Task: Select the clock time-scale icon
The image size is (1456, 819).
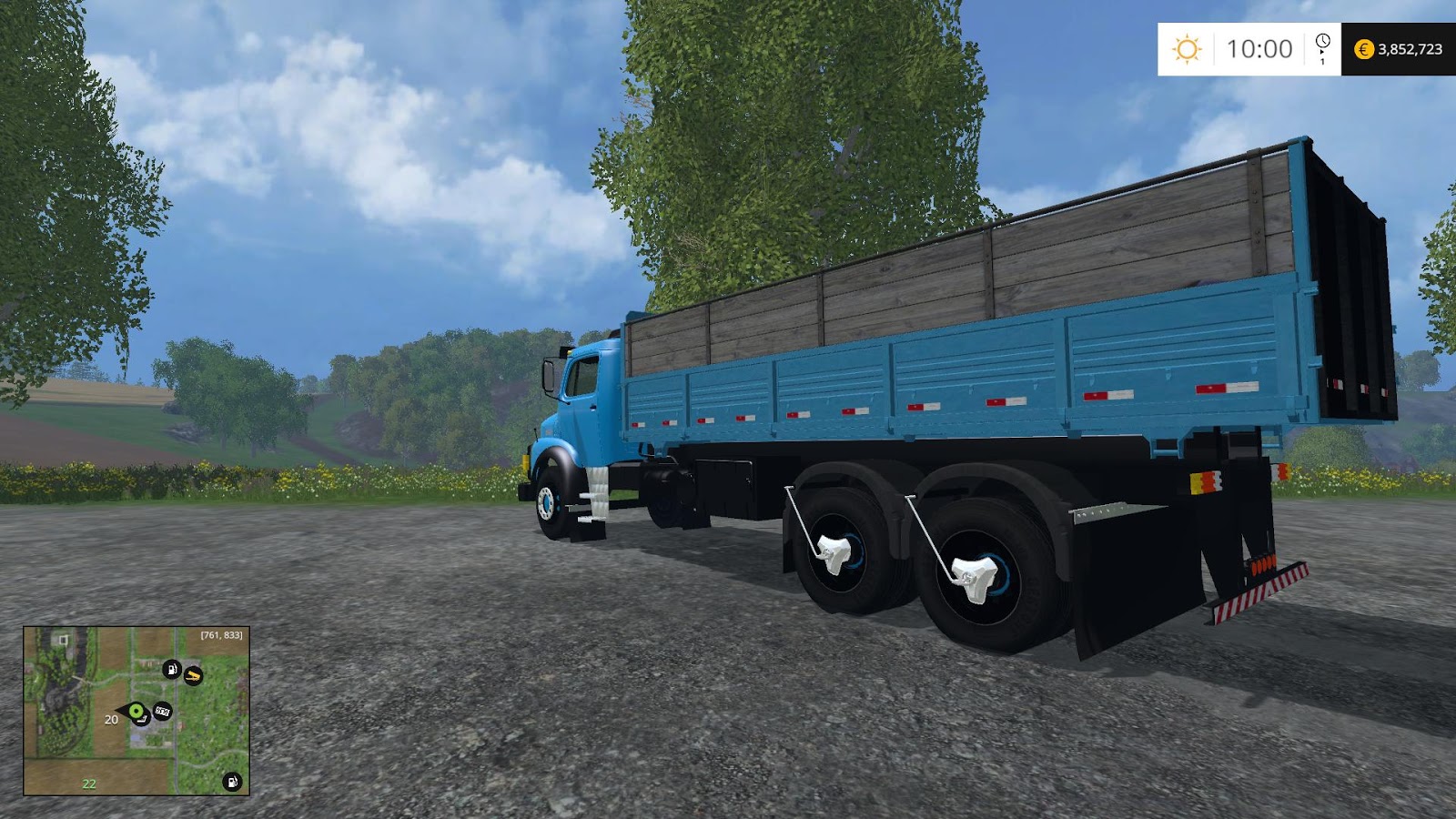Action: point(1322,40)
